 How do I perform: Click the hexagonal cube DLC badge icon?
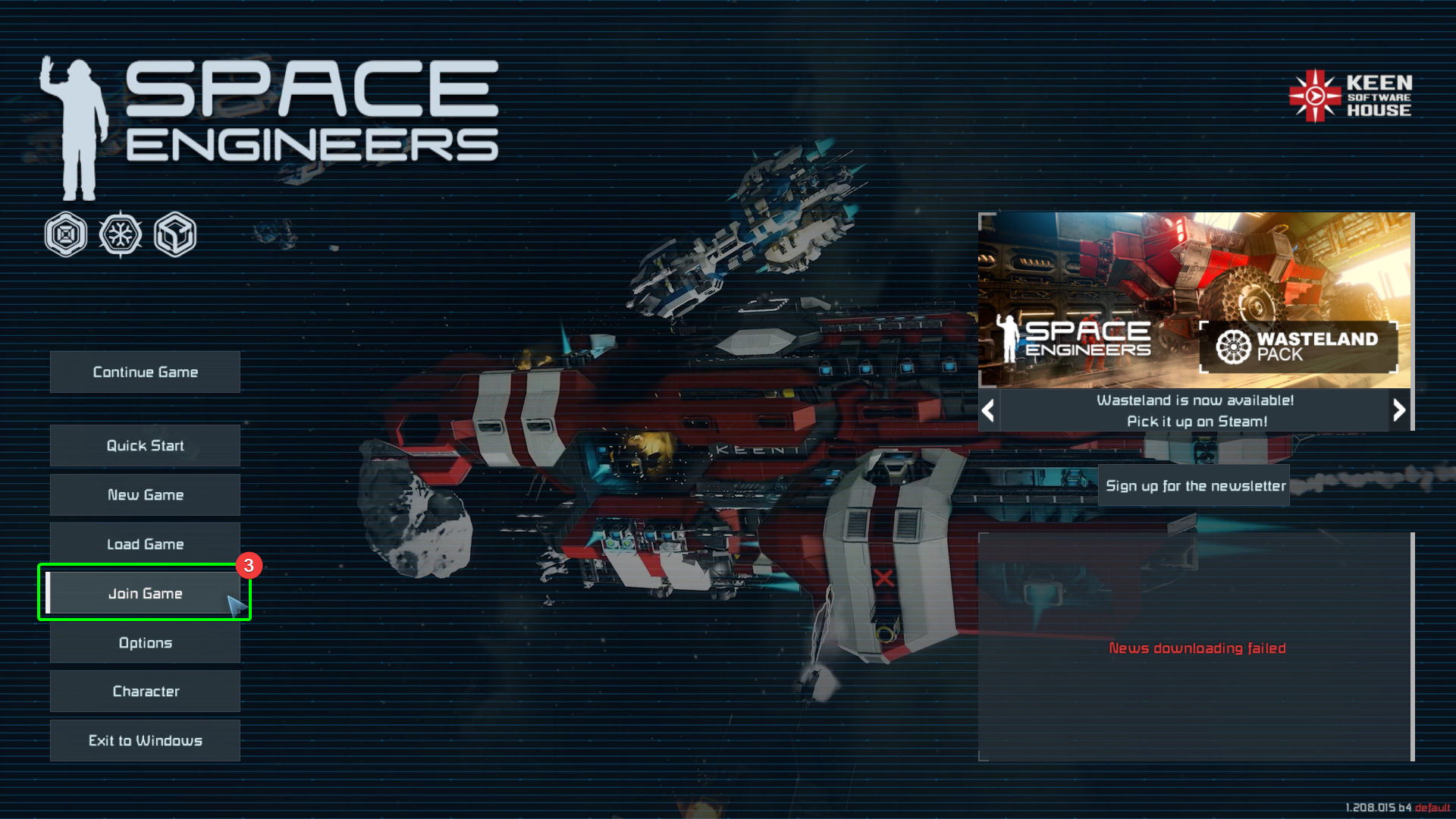(174, 234)
